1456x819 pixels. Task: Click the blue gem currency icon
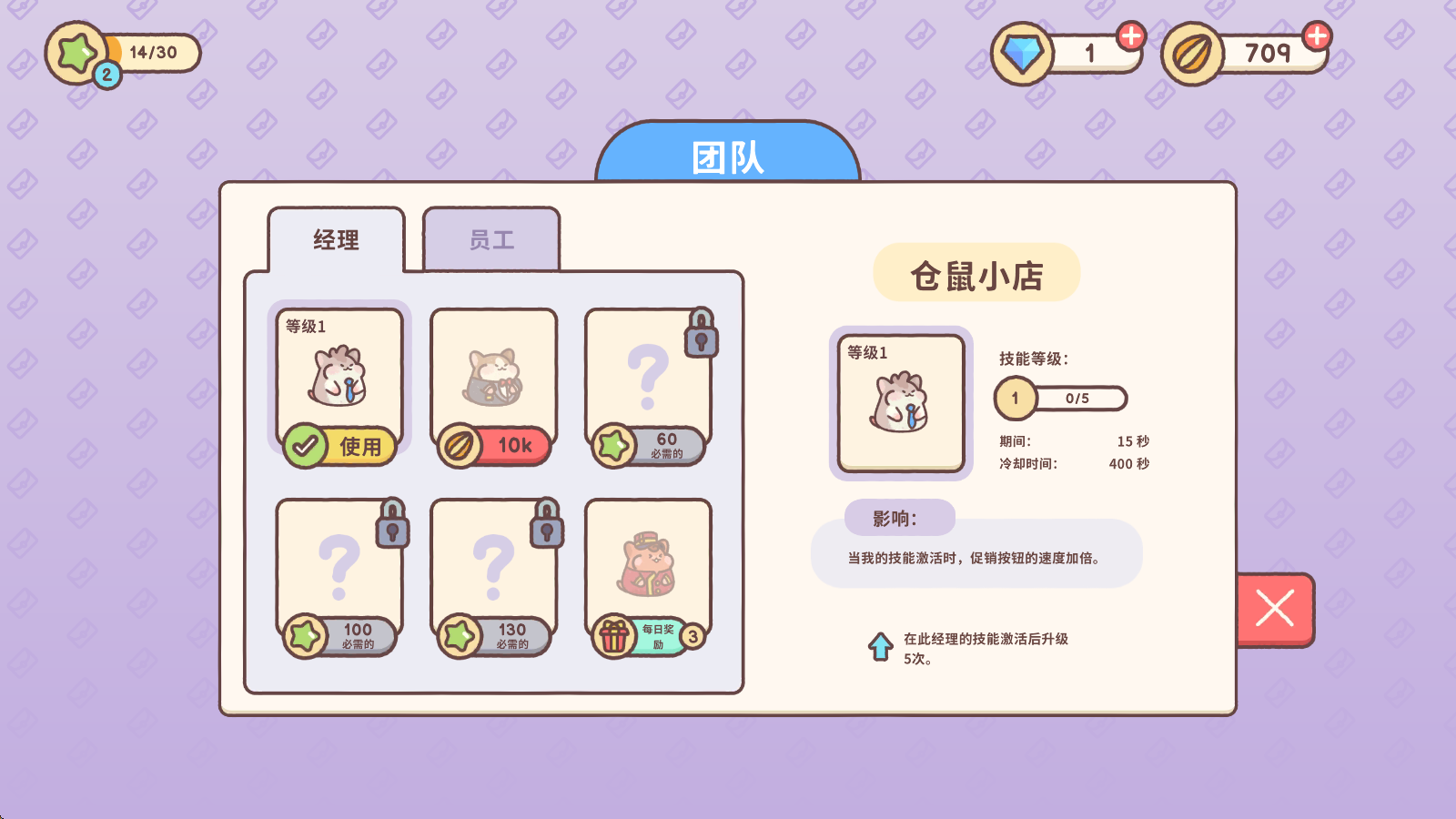pyautogui.click(x=1025, y=51)
